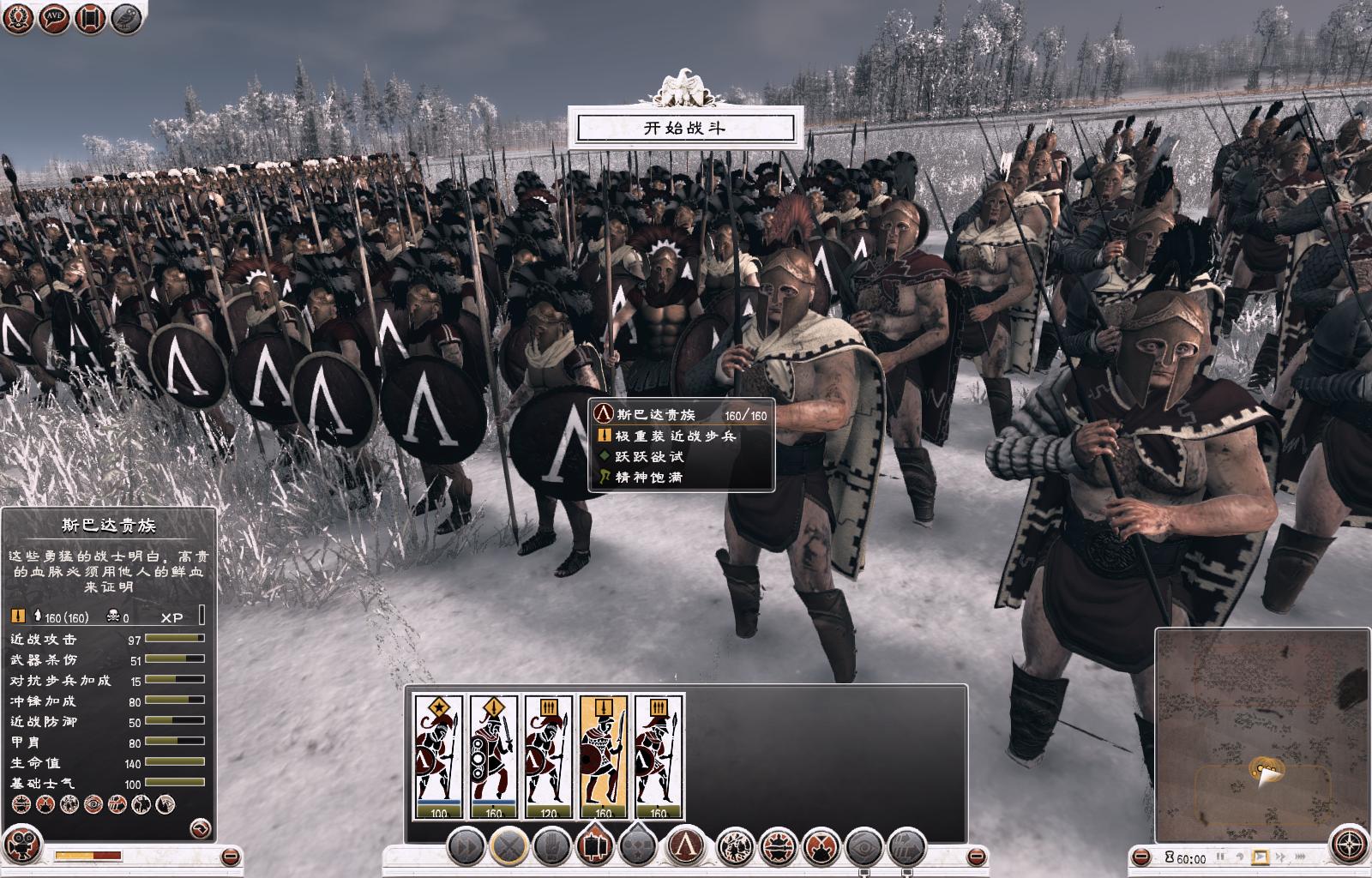The width and height of the screenshot is (1372, 878).
Task: Click the compass button beside the minimap
Action: [x=1350, y=843]
